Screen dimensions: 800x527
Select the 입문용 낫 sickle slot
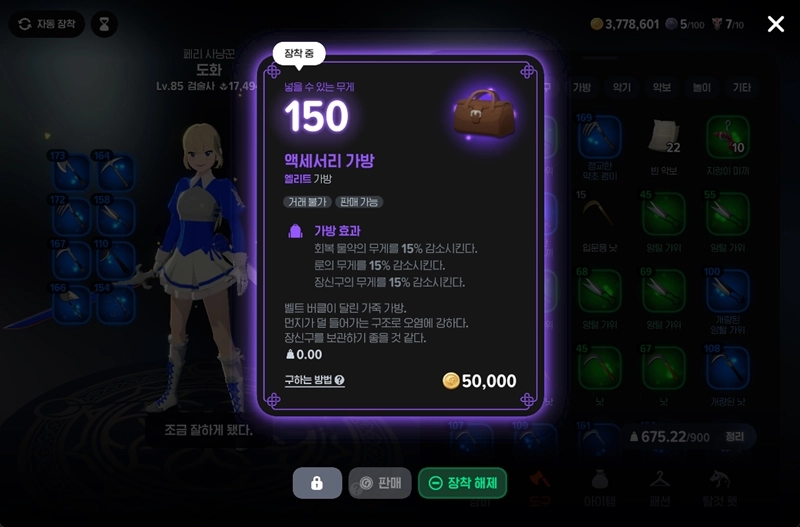(600, 217)
